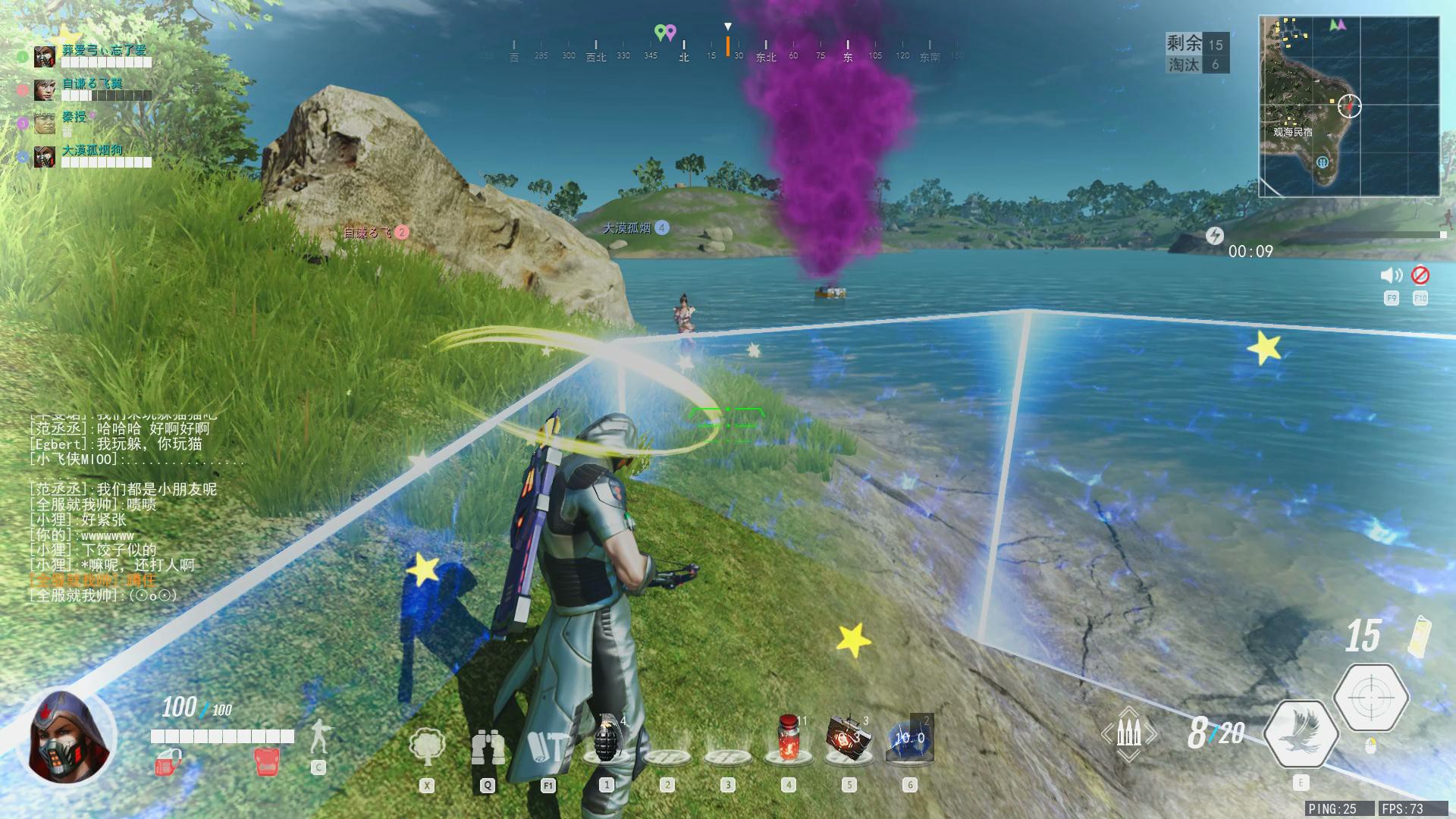The width and height of the screenshot is (1456, 819).
Task: Click the red voice-disabled icon
Action: [x=1420, y=275]
